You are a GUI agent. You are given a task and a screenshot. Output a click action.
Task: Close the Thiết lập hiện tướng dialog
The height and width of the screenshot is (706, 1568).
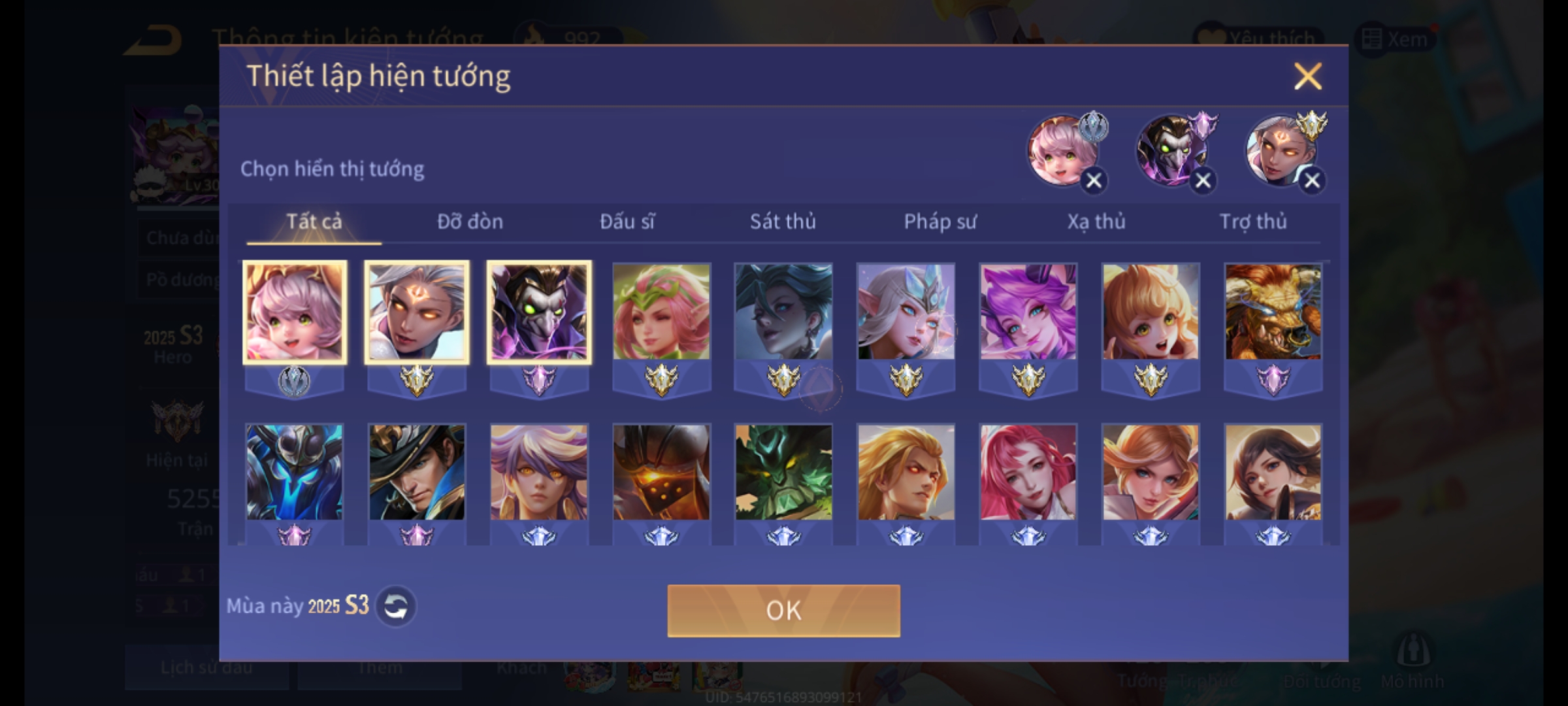[1307, 76]
